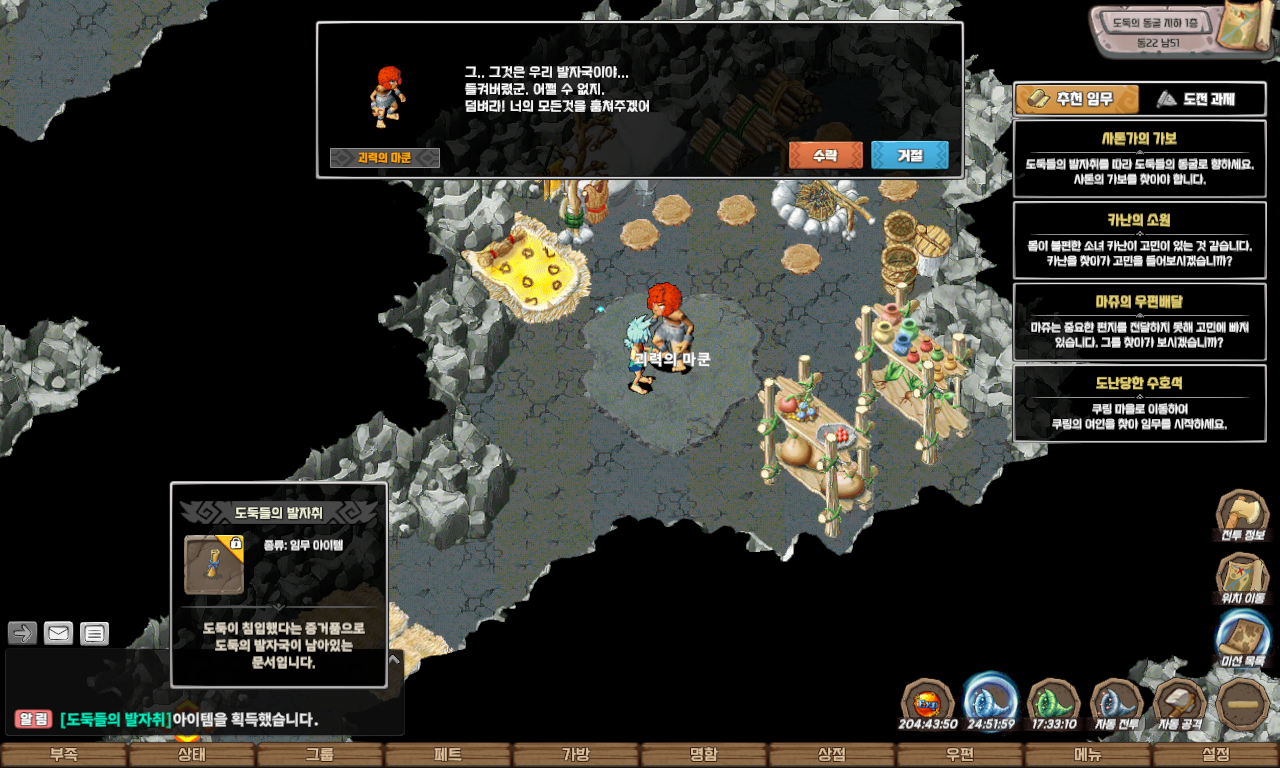Click the envelope mail button above chat
Viewport: 1280px width, 768px height.
pyautogui.click(x=58, y=633)
